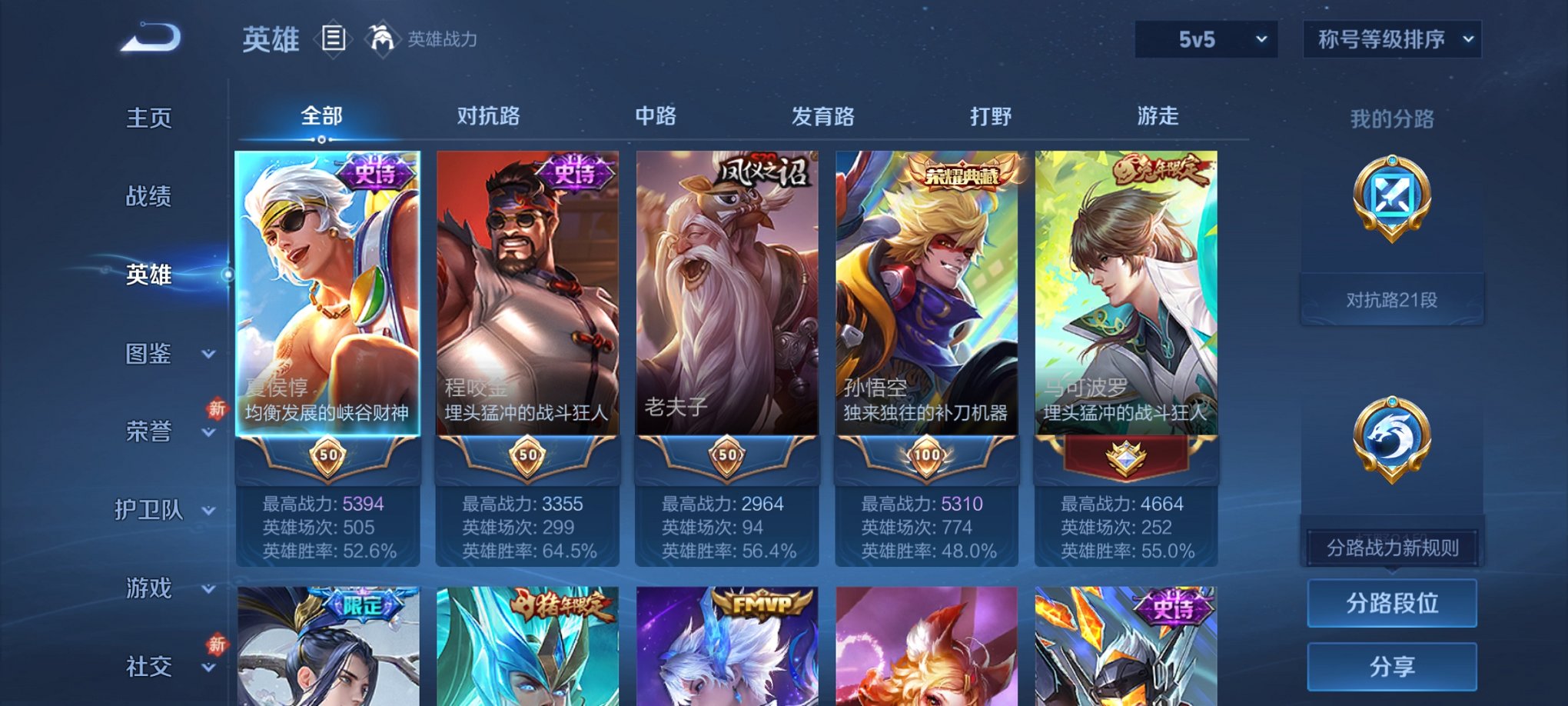The height and width of the screenshot is (706, 1568).
Task: Click the 分享 button
Action: (1392, 664)
